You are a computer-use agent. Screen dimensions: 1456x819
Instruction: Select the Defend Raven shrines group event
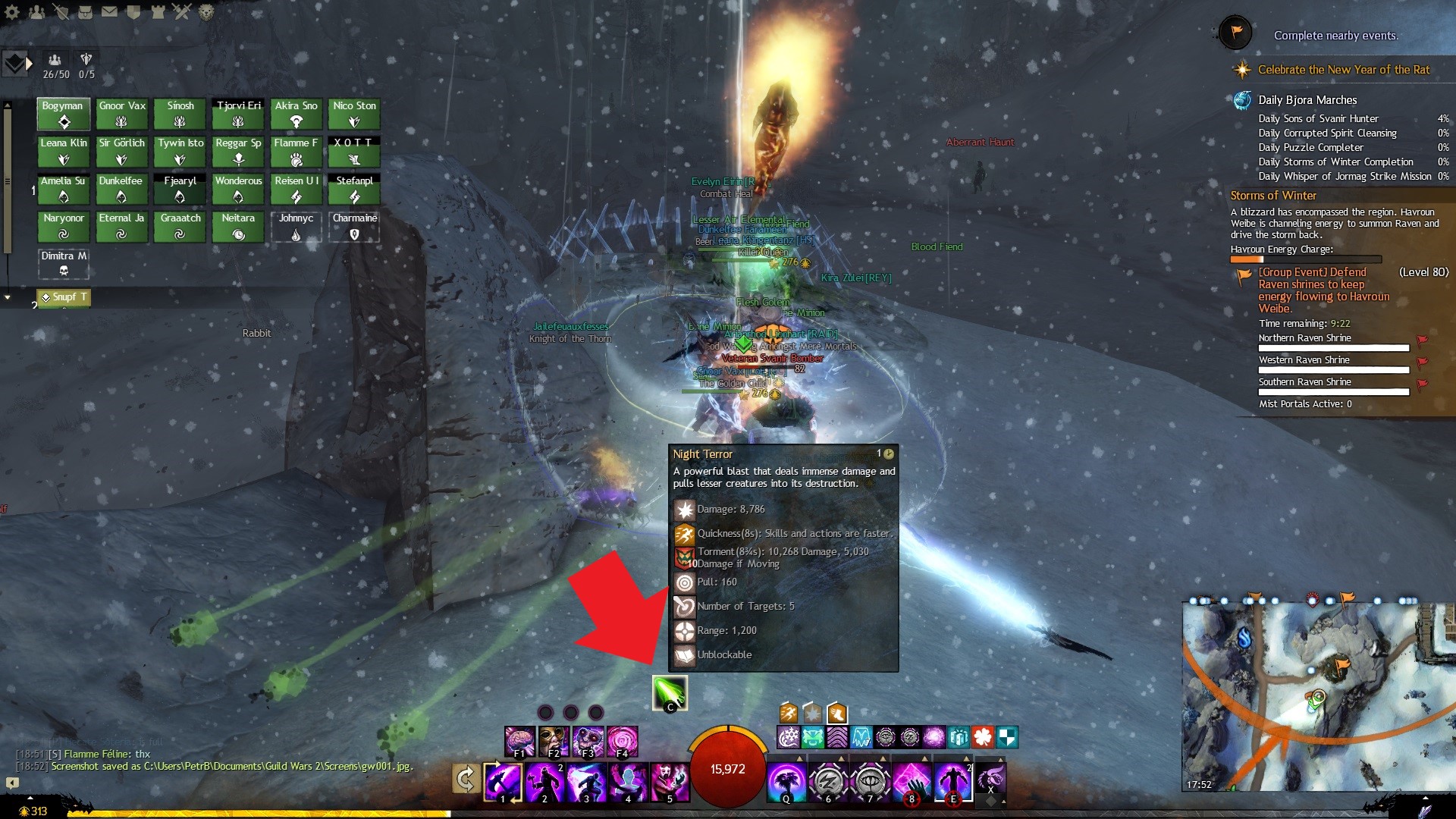pyautogui.click(x=1323, y=290)
